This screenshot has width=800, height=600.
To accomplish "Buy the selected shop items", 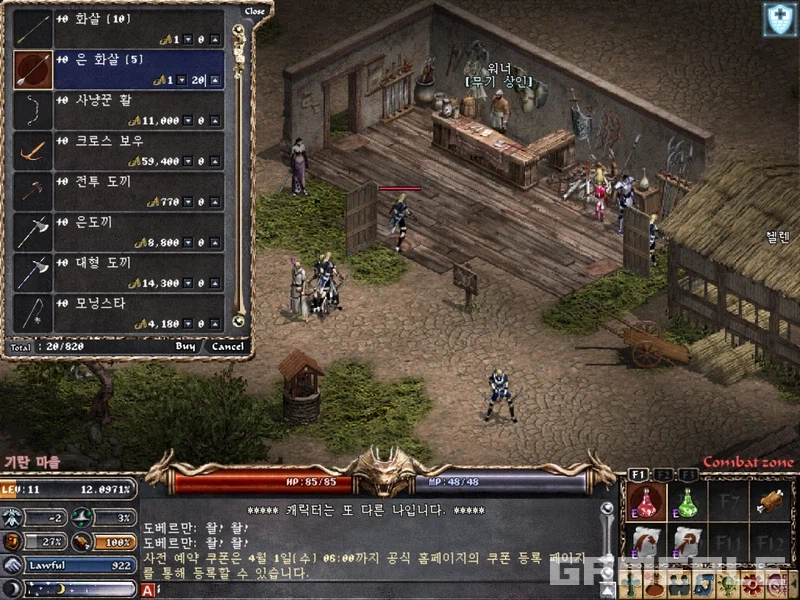I will 185,347.
